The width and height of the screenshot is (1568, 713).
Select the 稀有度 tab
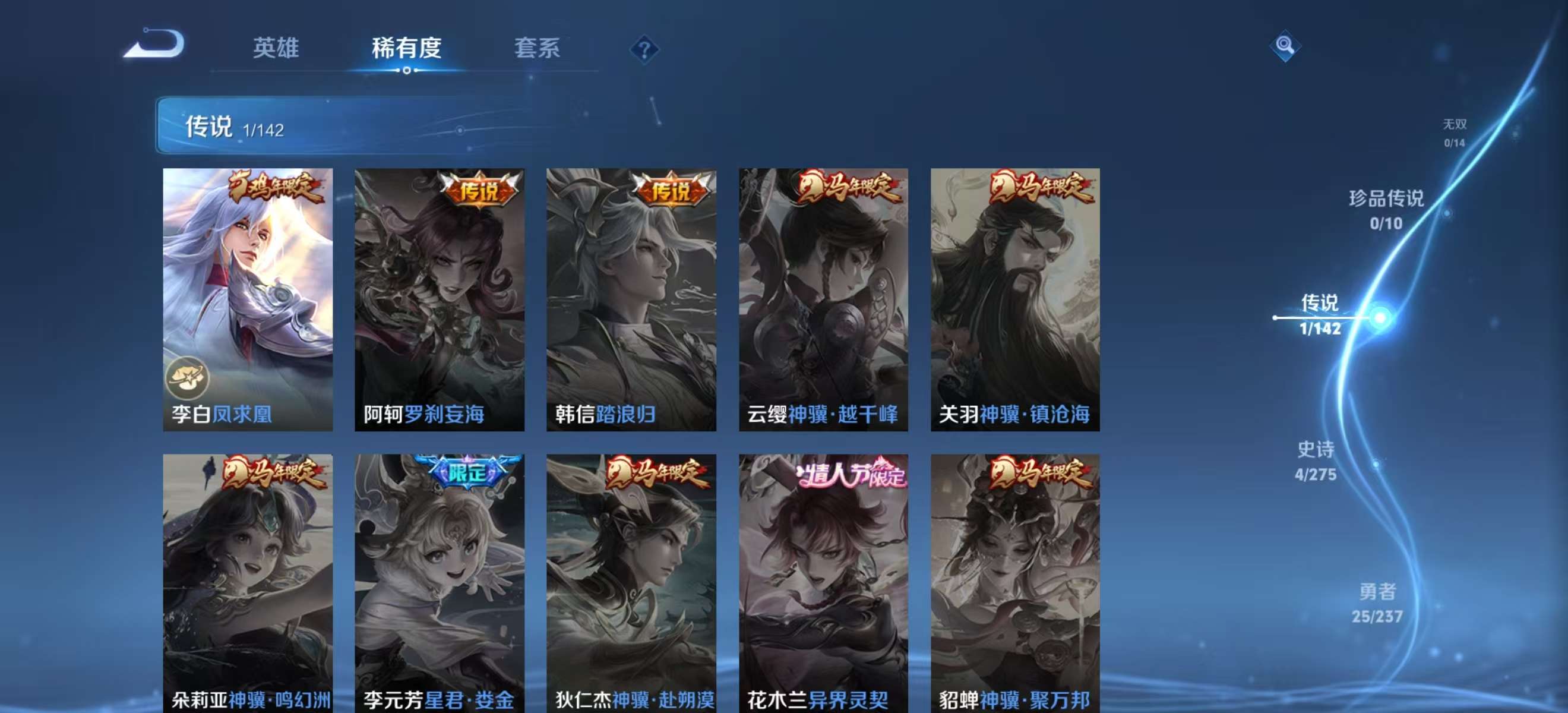(407, 49)
